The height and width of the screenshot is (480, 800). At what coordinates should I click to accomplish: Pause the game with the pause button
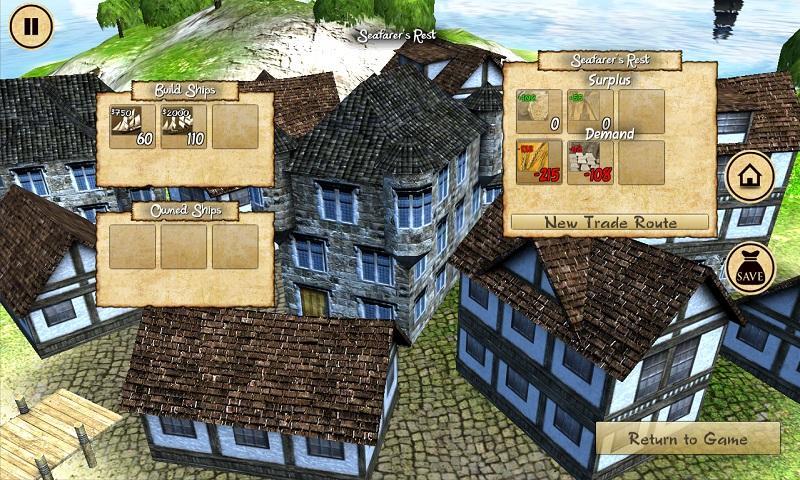point(31,26)
